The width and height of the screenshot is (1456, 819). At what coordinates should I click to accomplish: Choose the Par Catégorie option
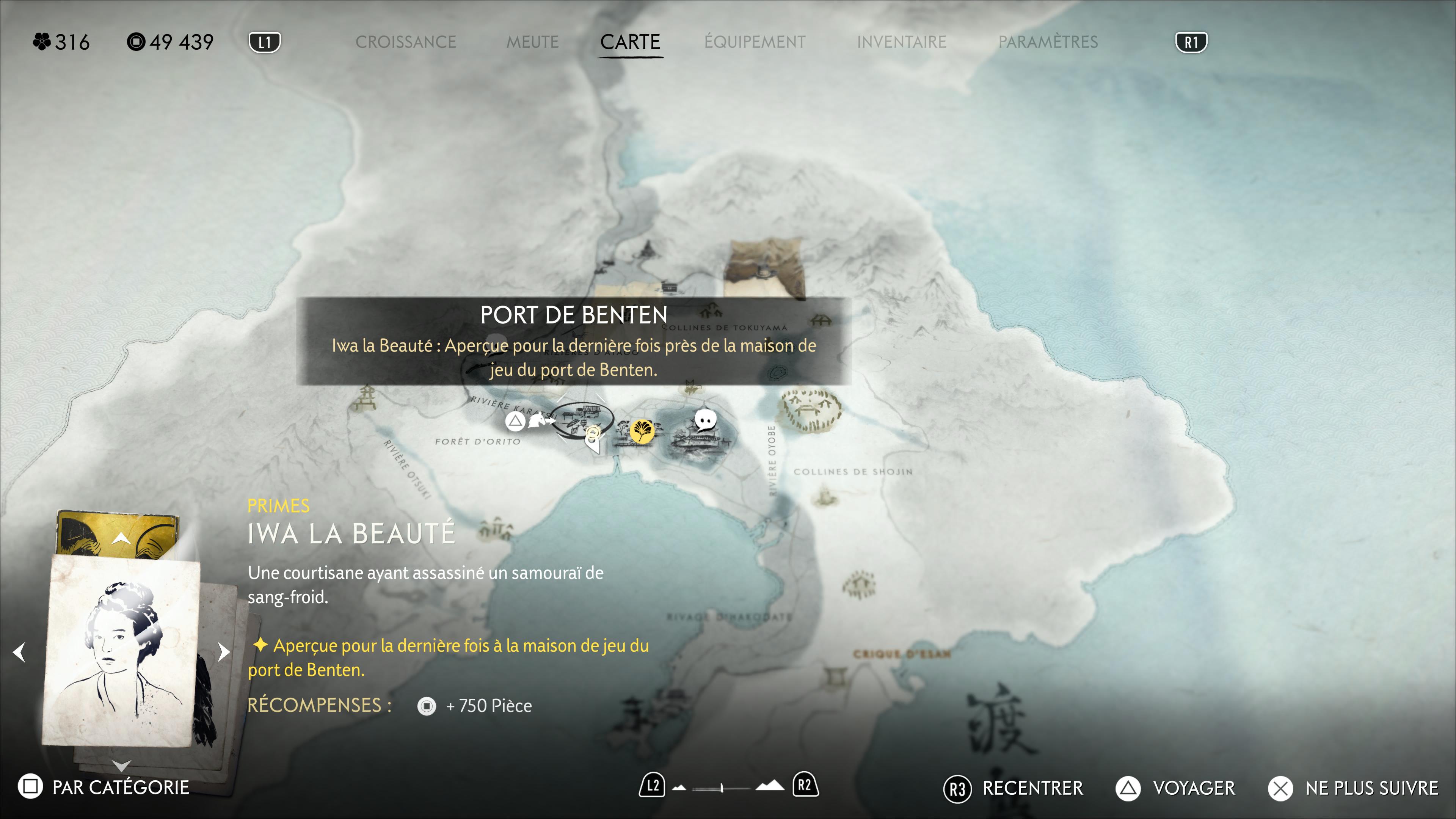(x=104, y=788)
